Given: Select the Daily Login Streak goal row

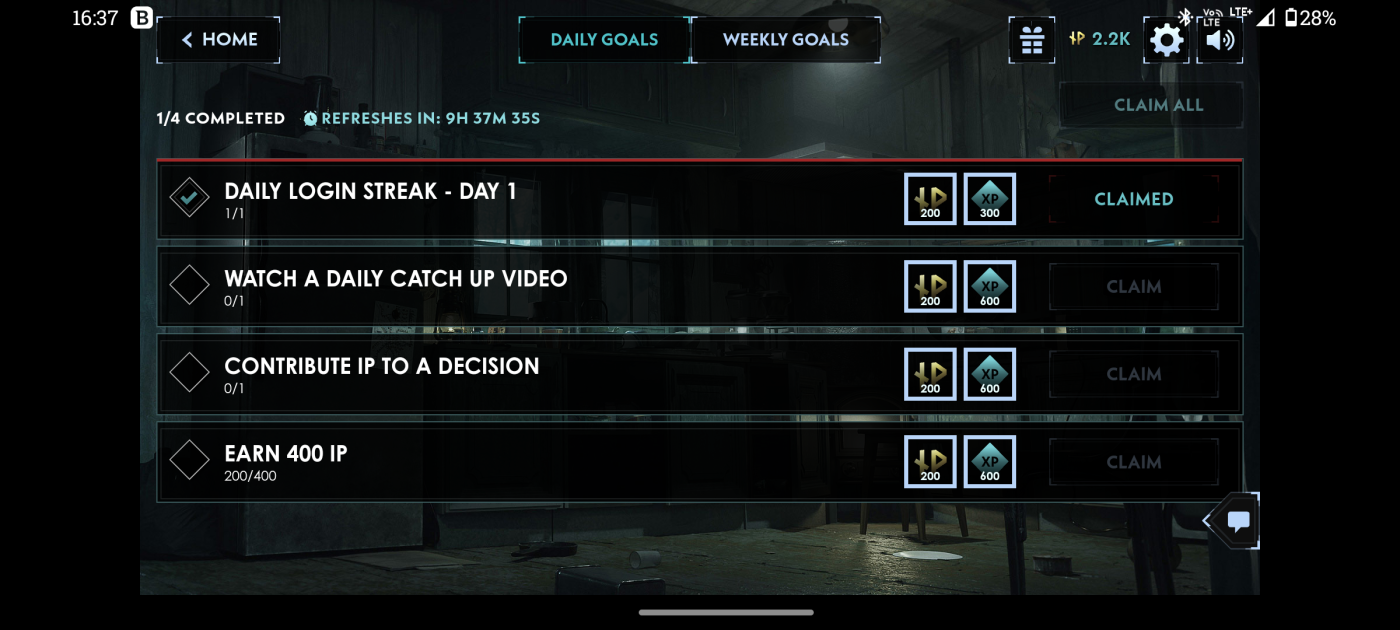Looking at the screenshot, I should pos(500,199).
